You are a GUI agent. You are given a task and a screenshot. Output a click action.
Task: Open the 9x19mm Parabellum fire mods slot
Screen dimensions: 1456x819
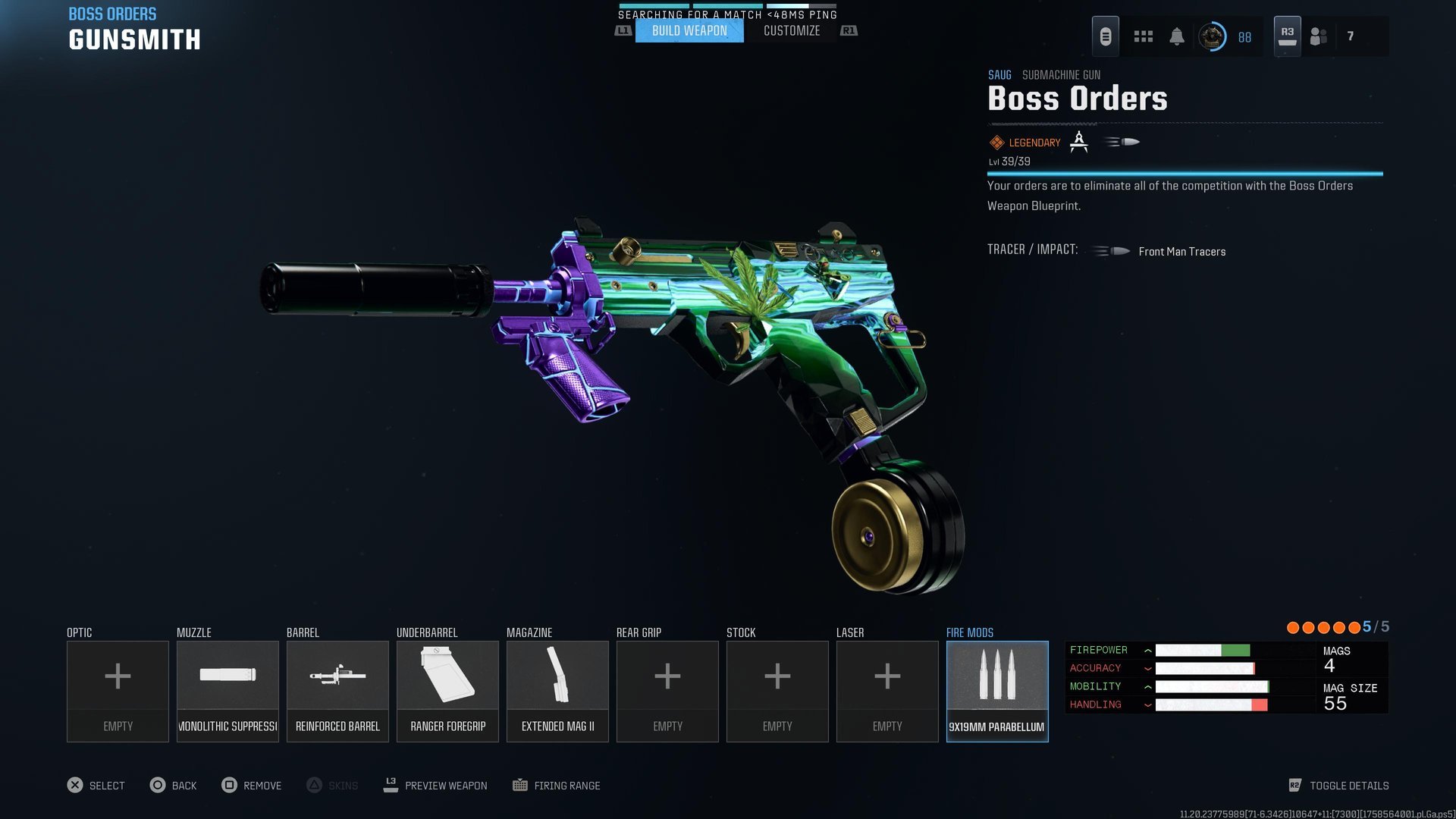pos(997,691)
